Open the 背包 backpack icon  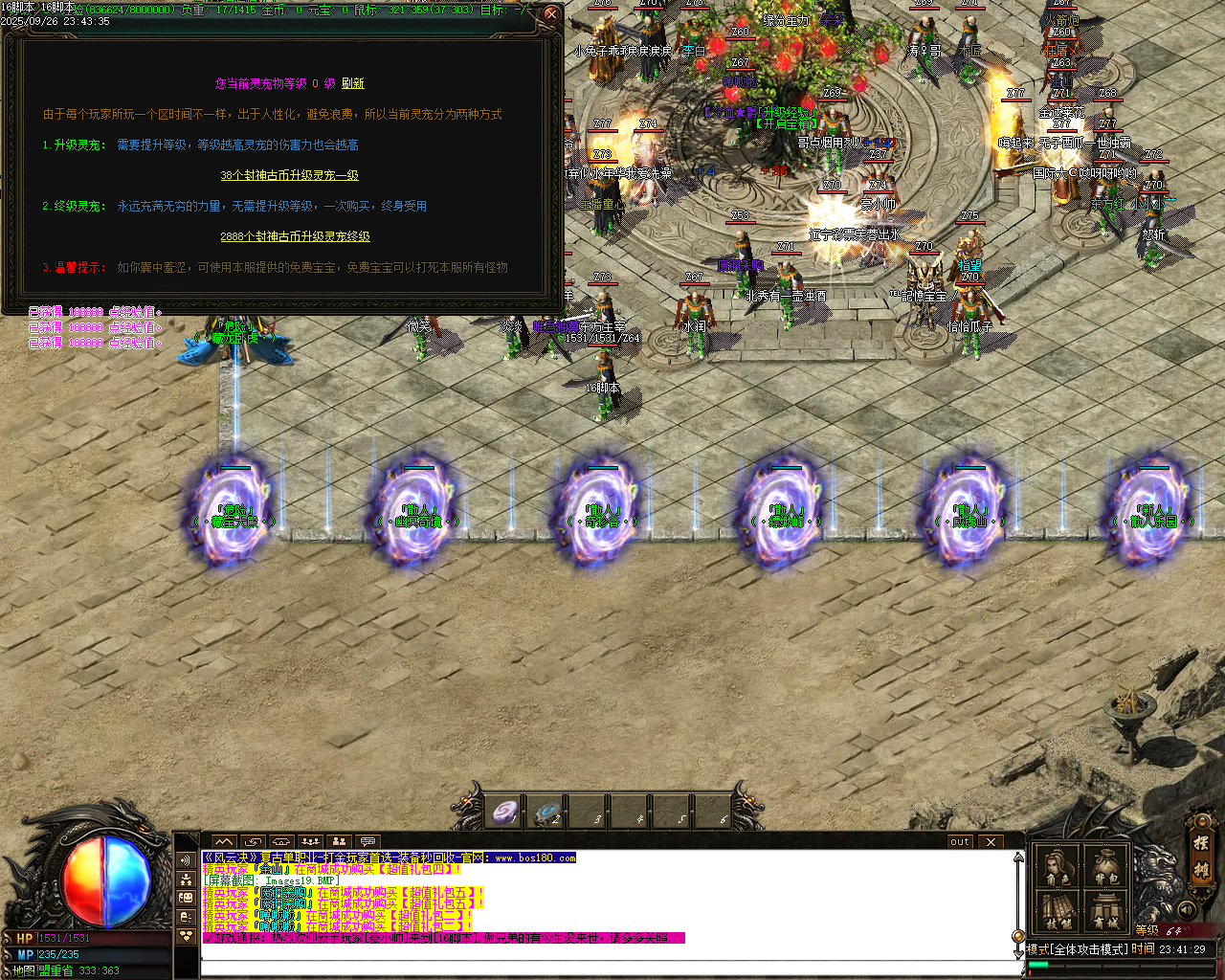1105,864
